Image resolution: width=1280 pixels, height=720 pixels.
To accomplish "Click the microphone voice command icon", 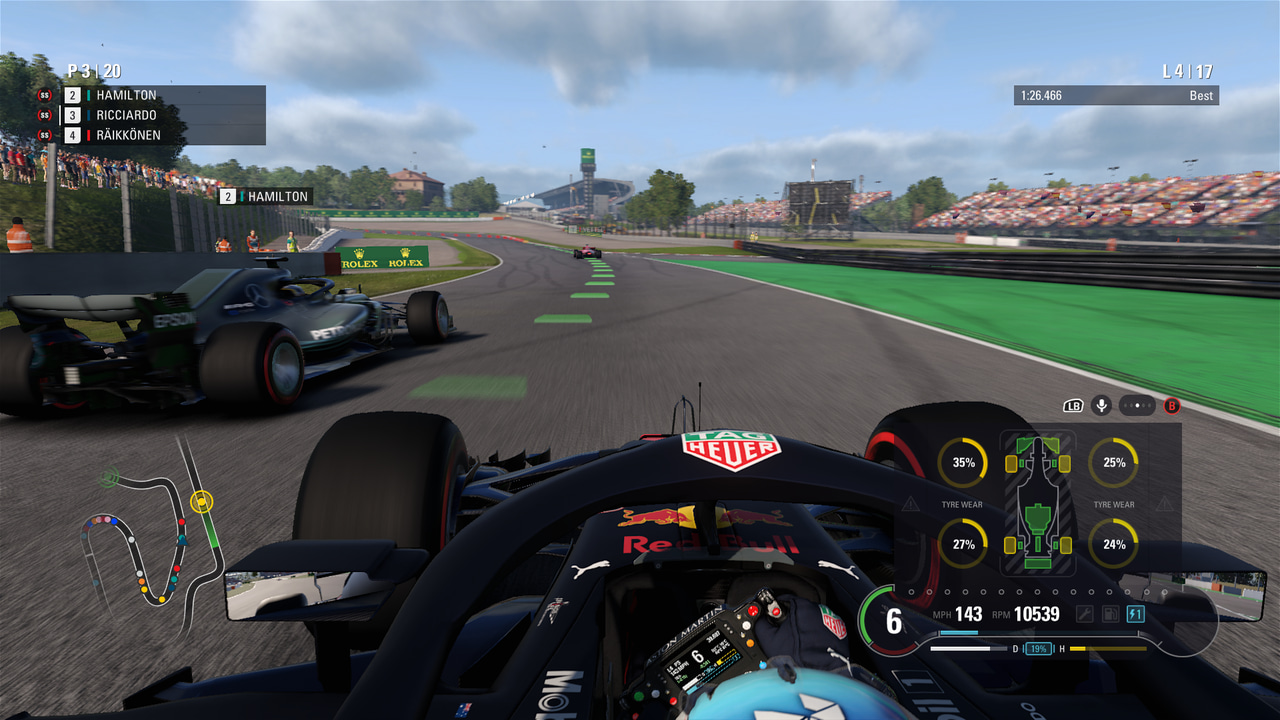I will pyautogui.click(x=1102, y=405).
